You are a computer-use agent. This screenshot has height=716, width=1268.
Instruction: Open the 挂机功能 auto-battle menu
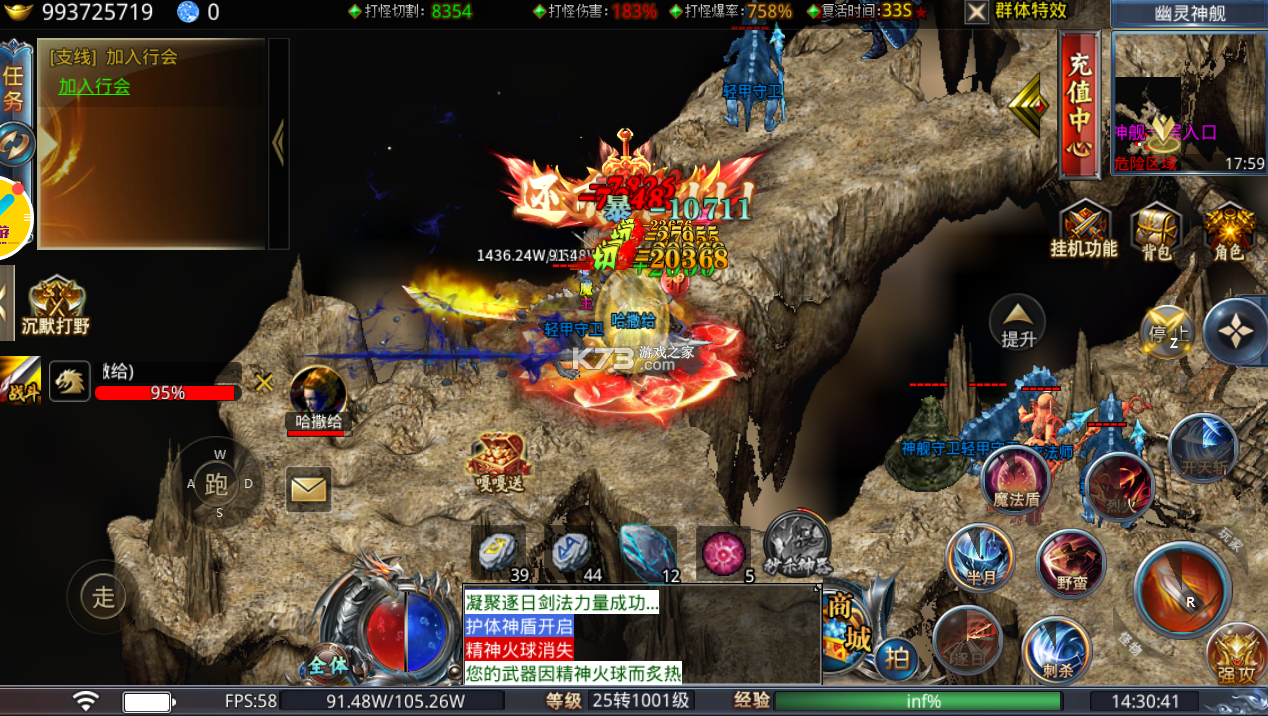coord(1083,230)
